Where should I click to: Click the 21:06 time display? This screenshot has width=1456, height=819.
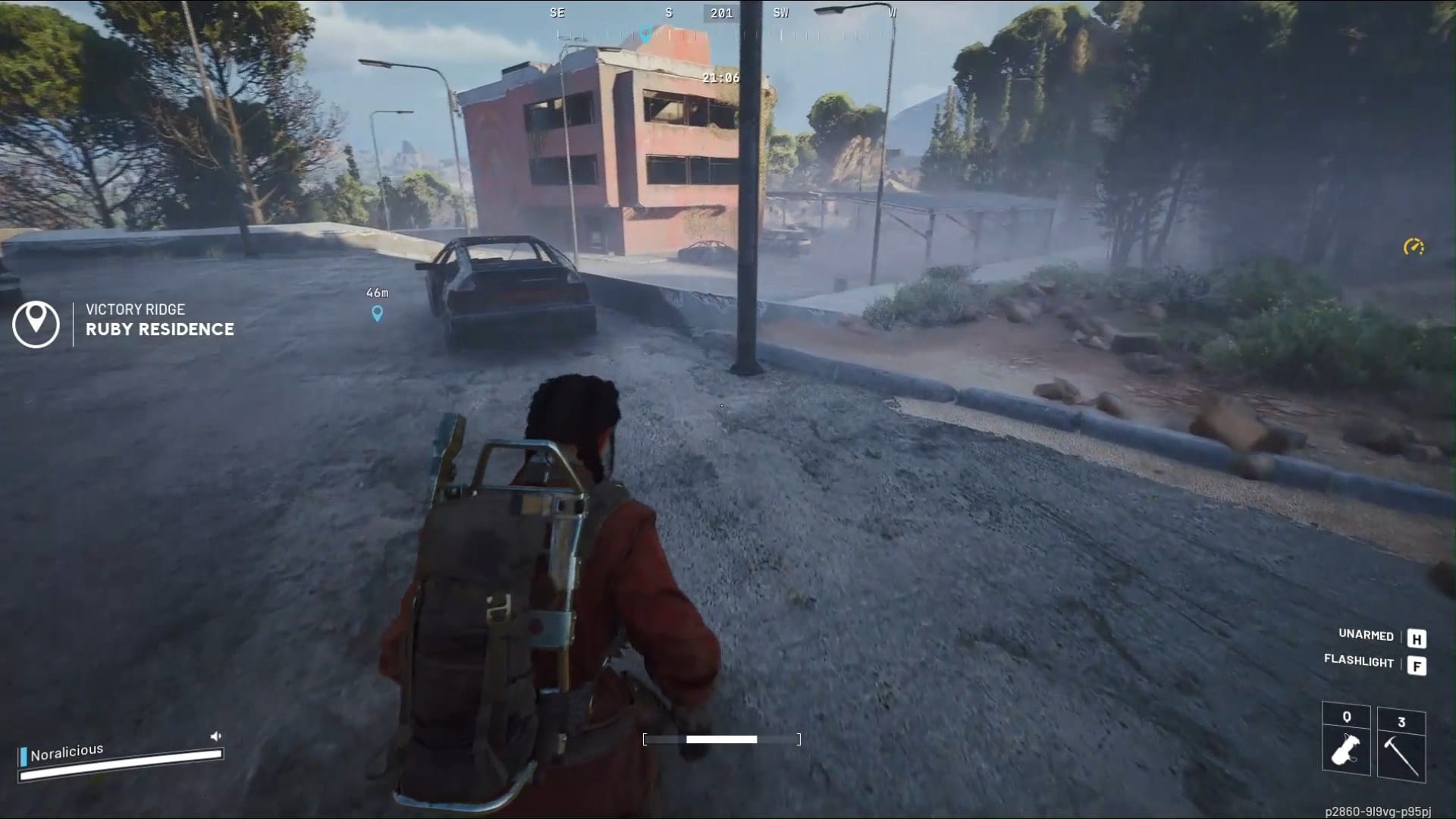click(x=720, y=77)
